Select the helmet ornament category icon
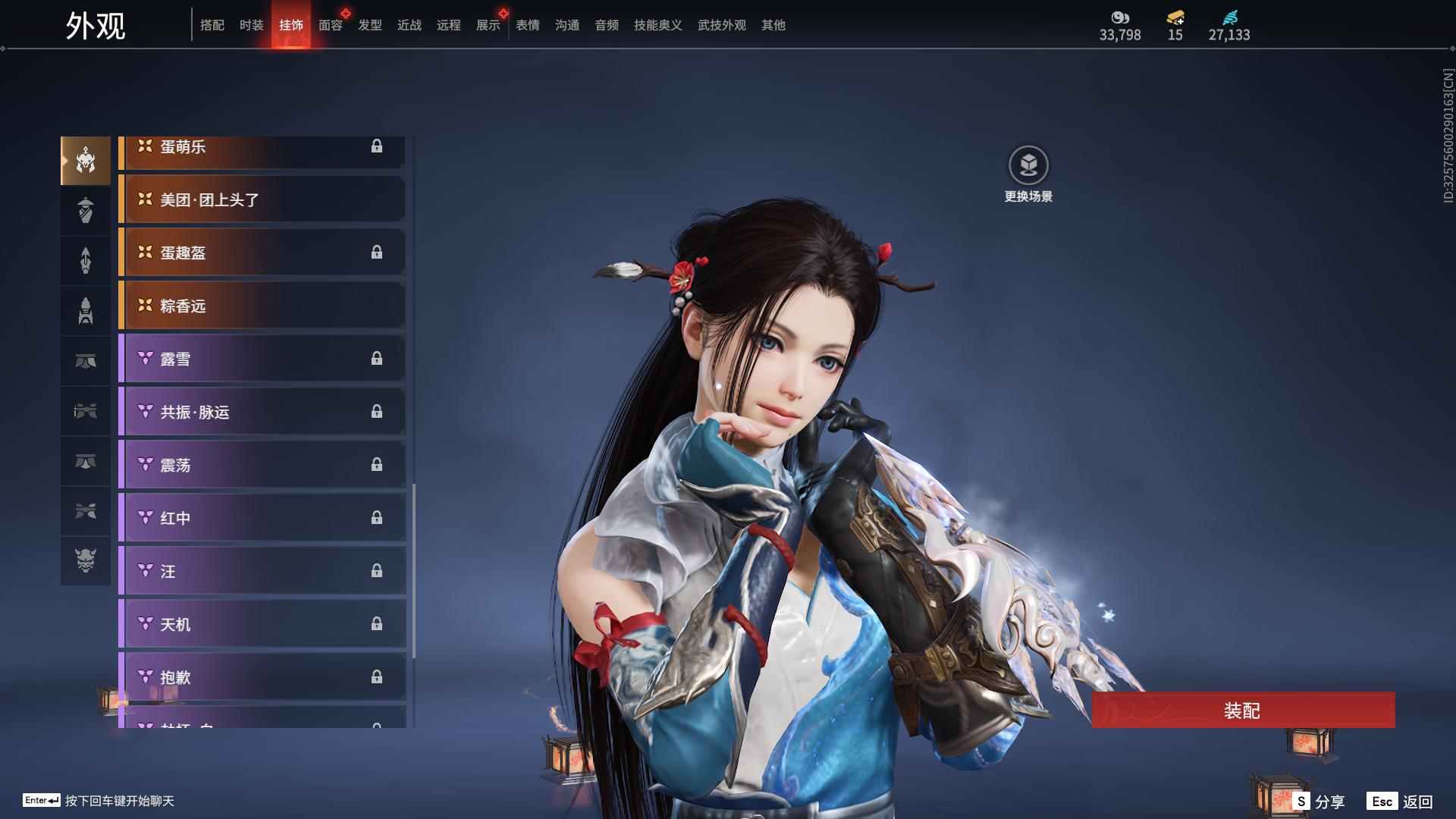 85,159
